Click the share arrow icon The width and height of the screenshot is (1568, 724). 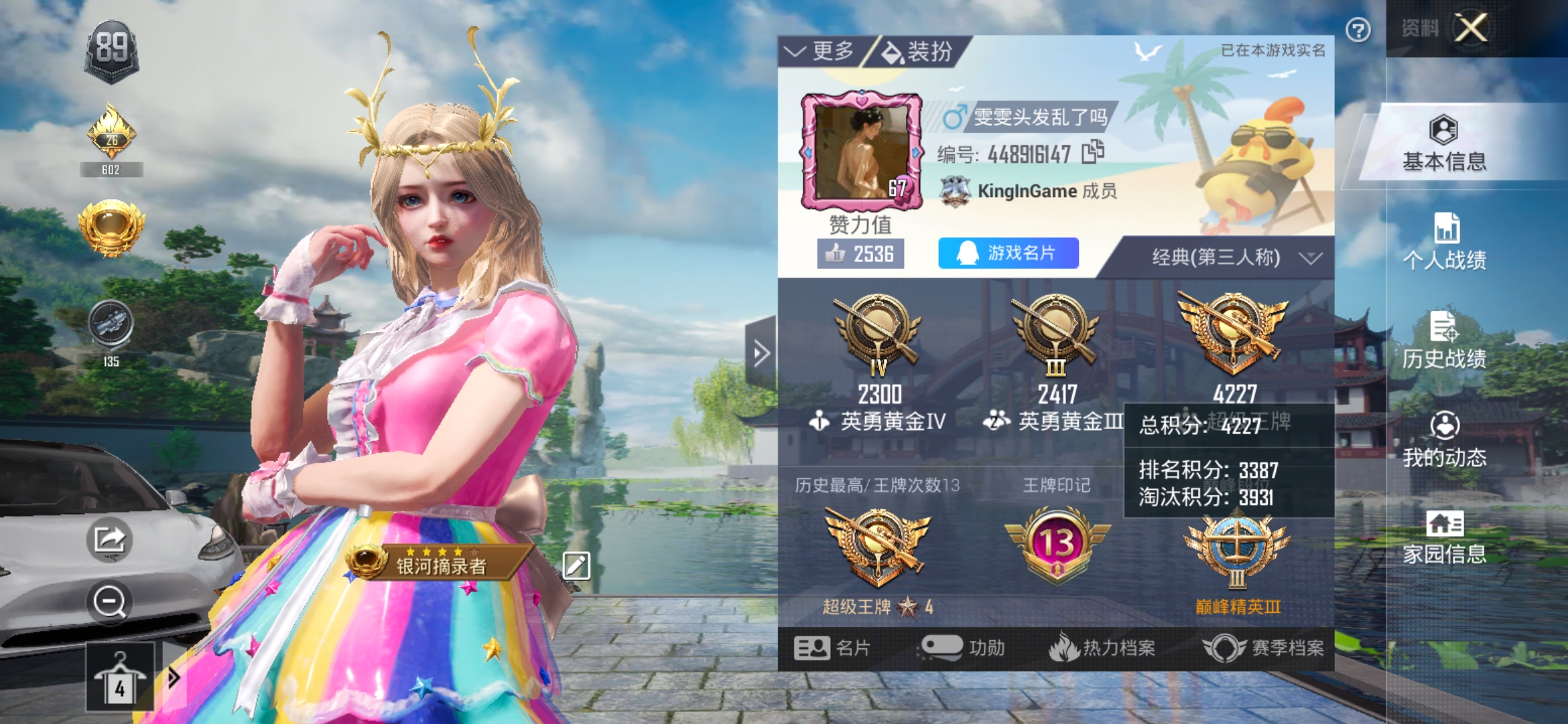109,538
